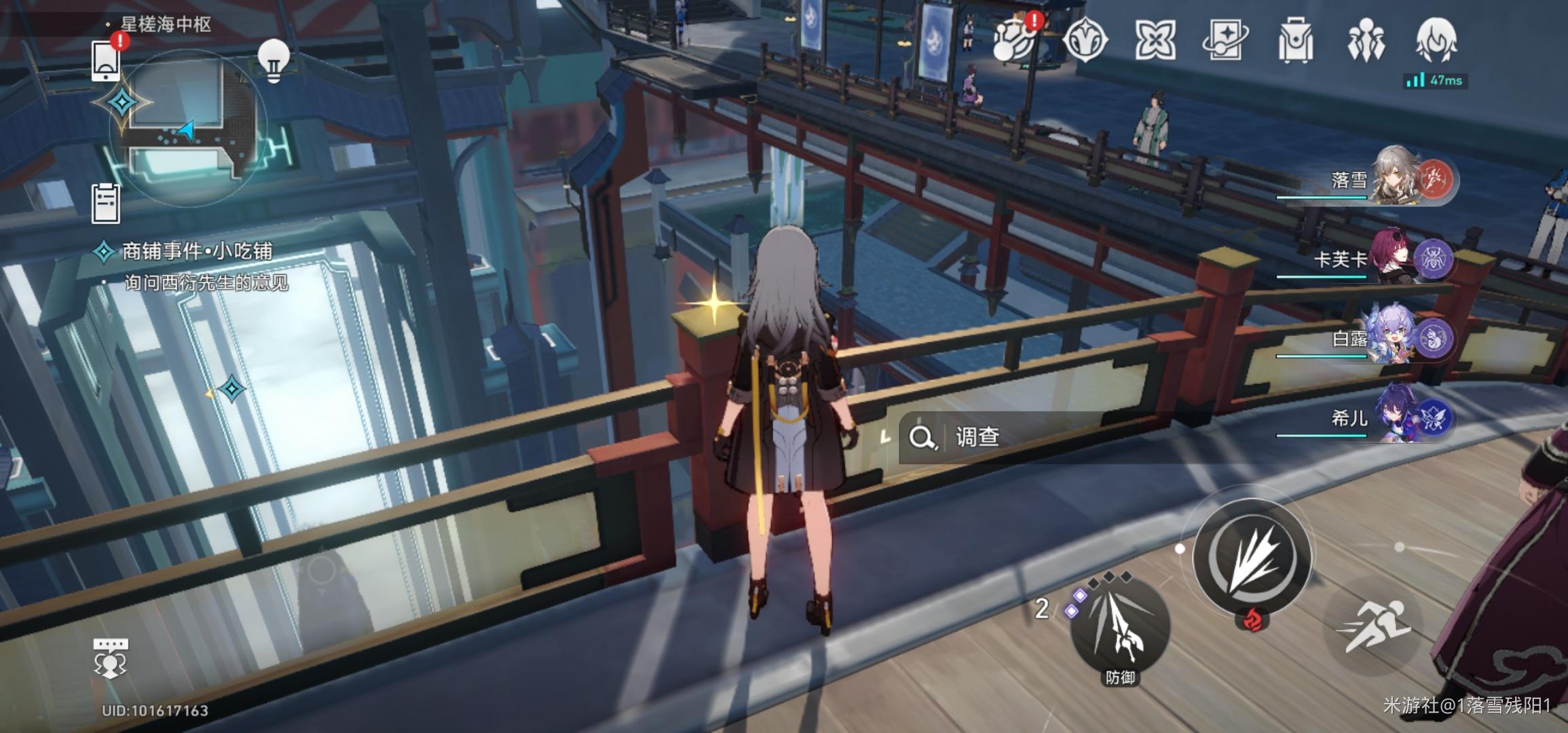This screenshot has height=733, width=1568.
Task: Open the suitcase inventory icon
Action: [1295, 41]
